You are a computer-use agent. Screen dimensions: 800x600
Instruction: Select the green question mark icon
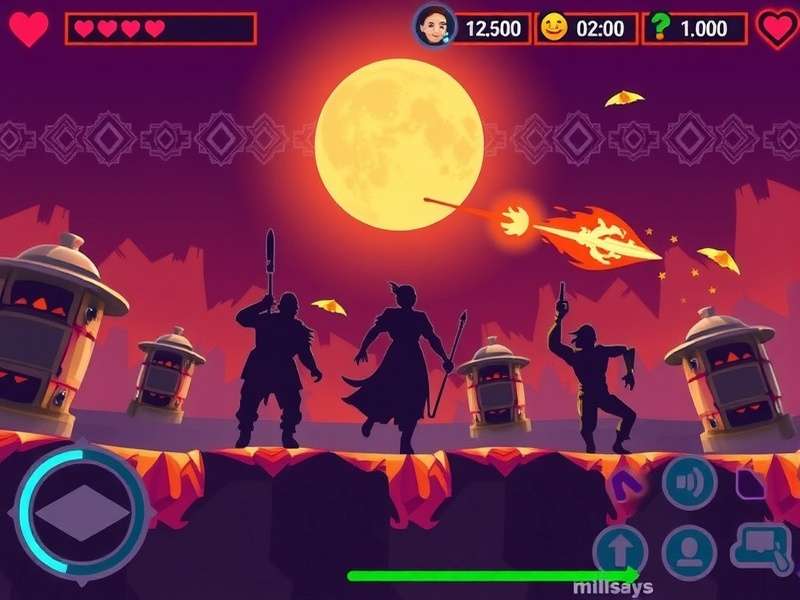tap(659, 27)
